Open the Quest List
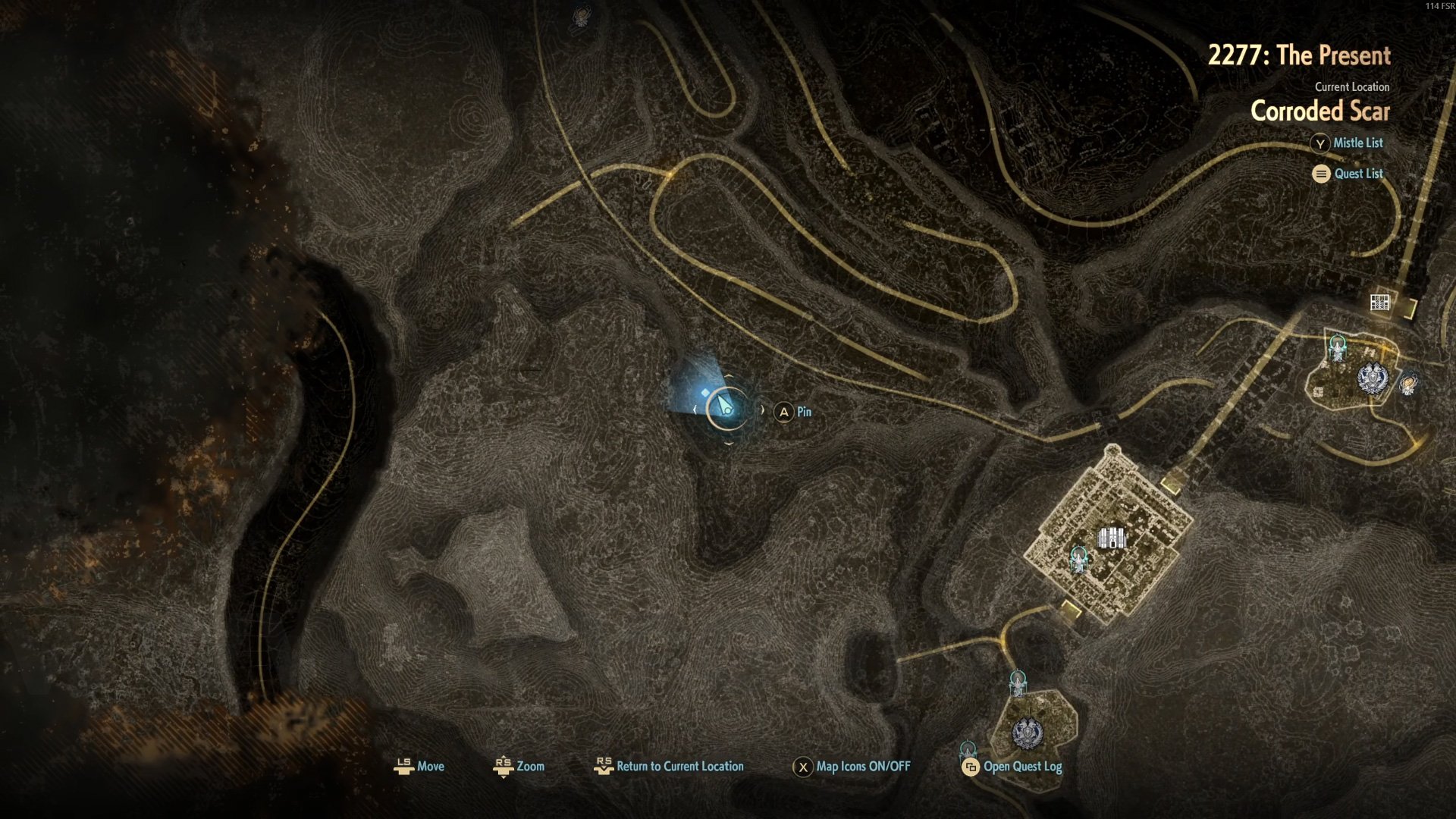 coord(1348,174)
